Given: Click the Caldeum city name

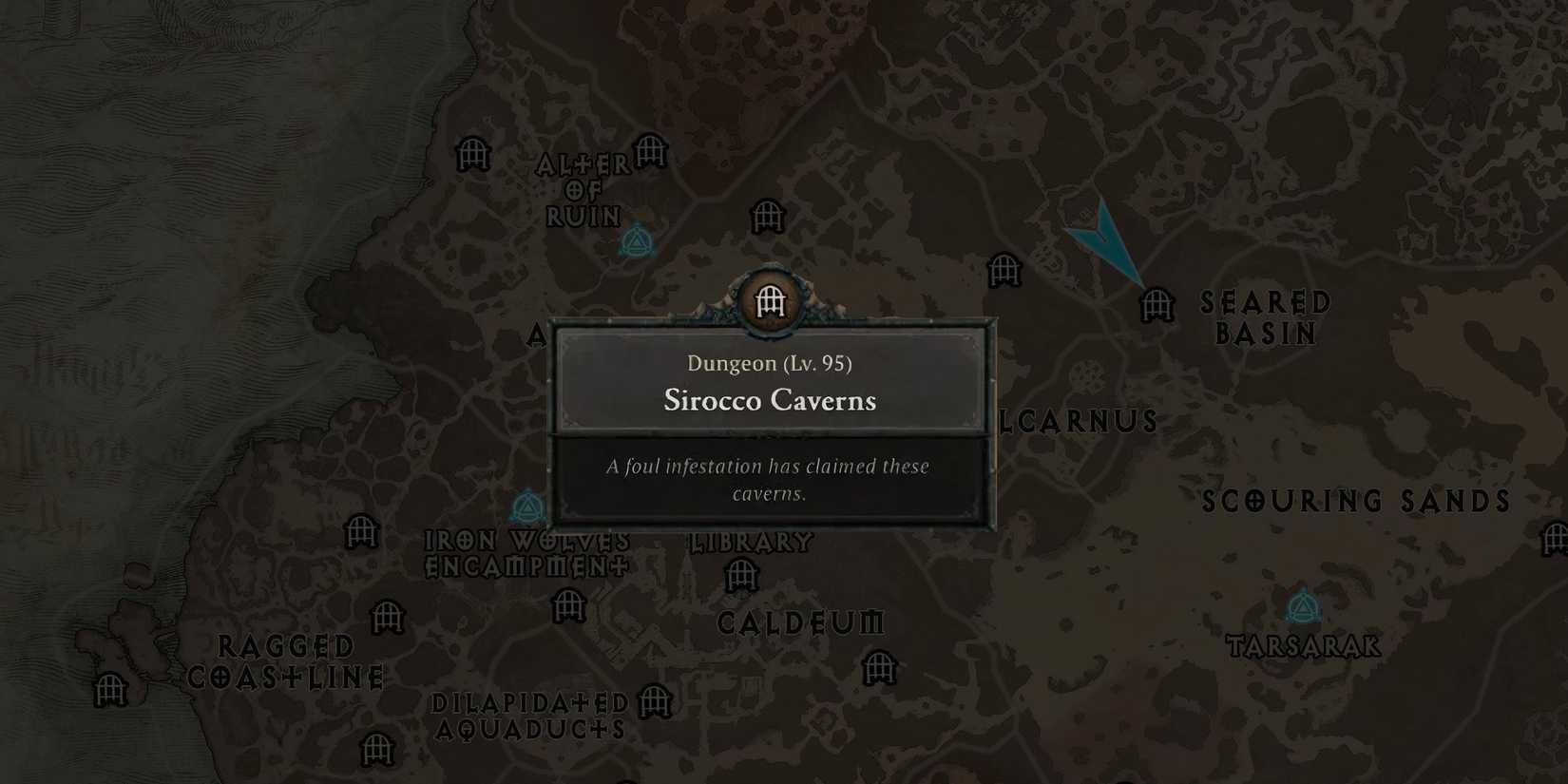Looking at the screenshot, I should tap(801, 624).
